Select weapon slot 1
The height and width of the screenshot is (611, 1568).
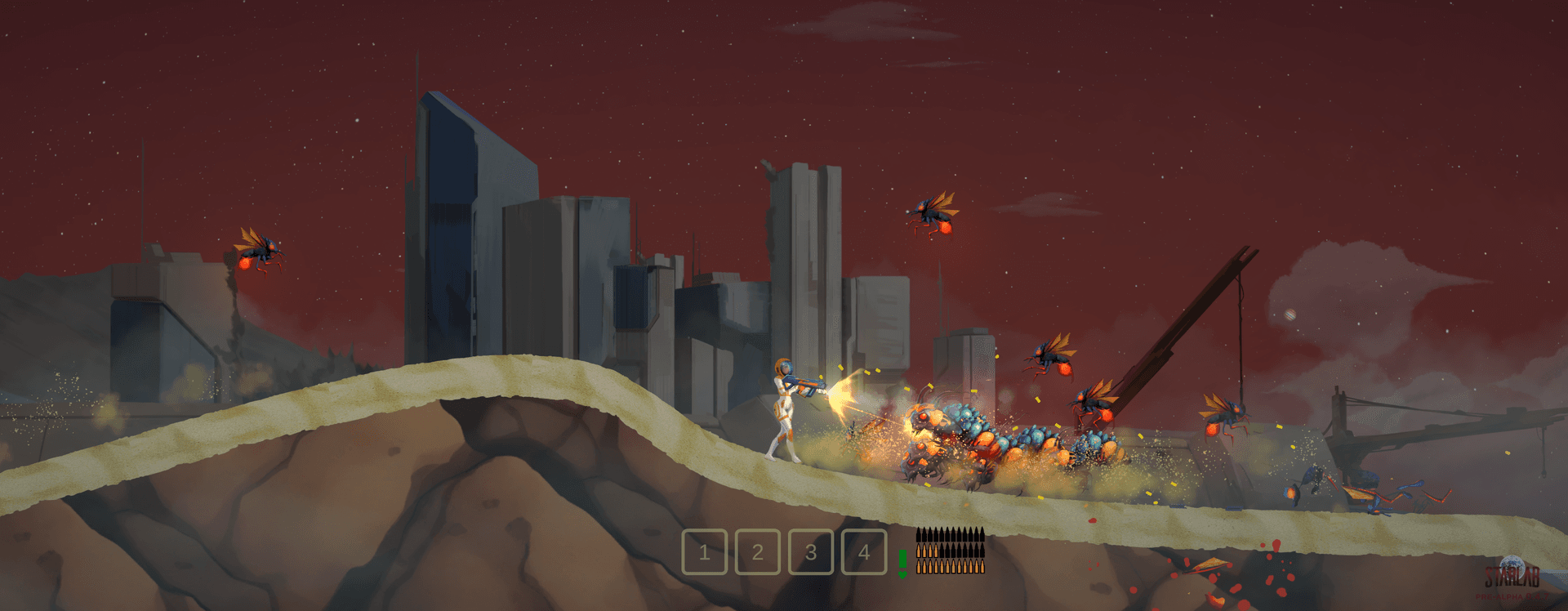point(704,552)
